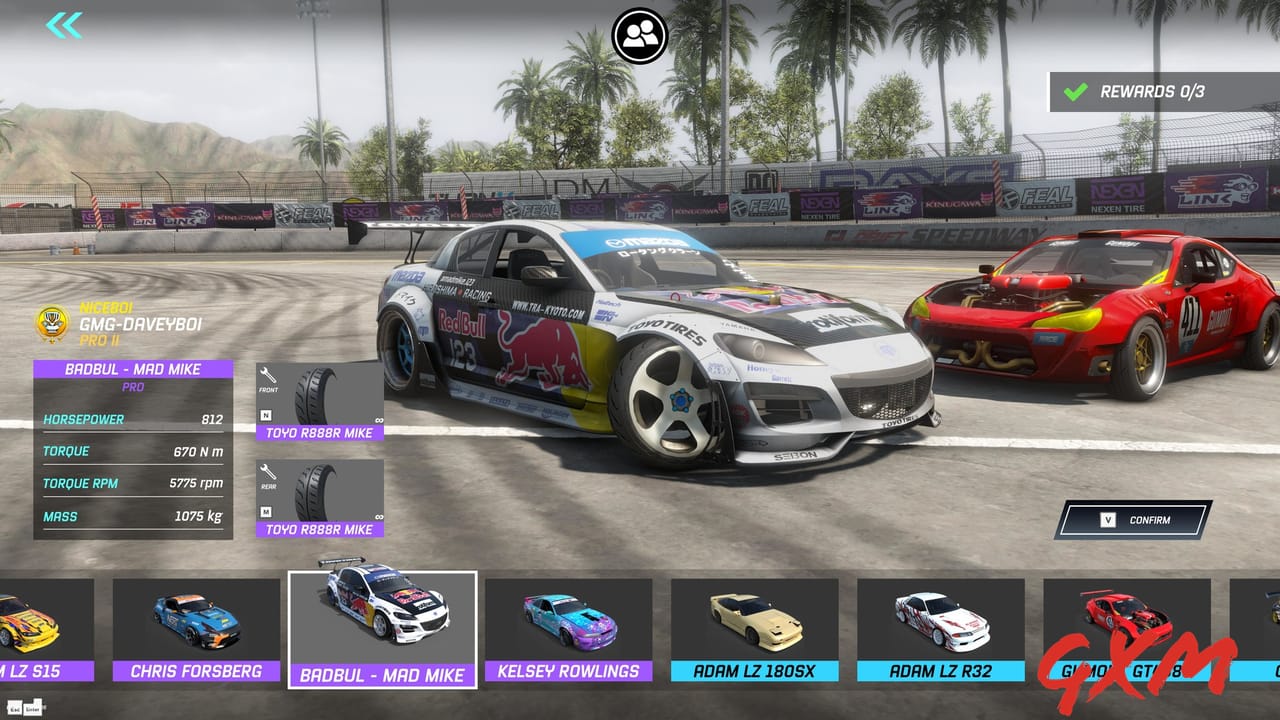Screen dimensions: 1280x720
Task: Select the CHRIS FORSBERG car thumbnail
Action: (x=197, y=620)
